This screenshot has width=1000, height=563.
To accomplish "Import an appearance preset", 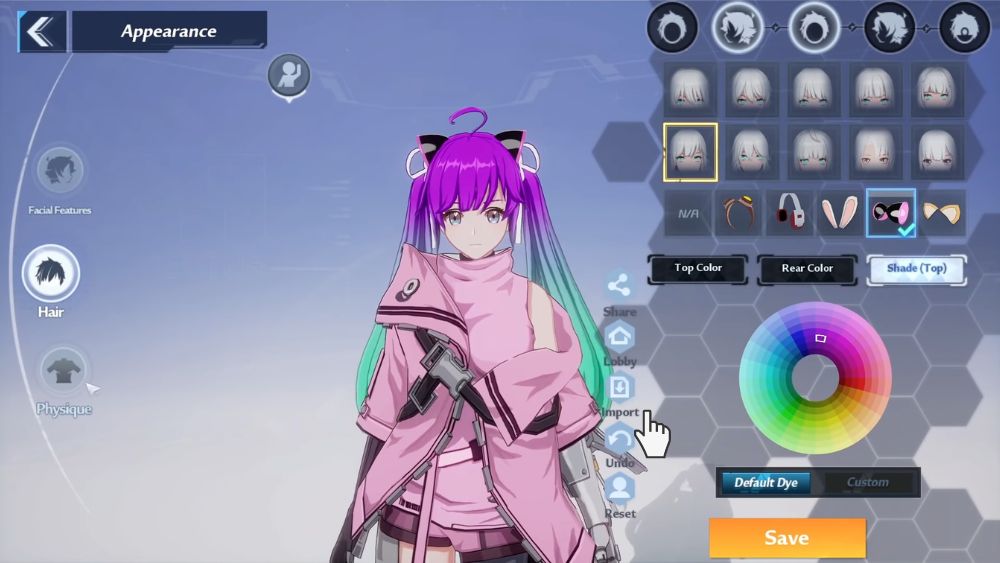I will (620, 387).
